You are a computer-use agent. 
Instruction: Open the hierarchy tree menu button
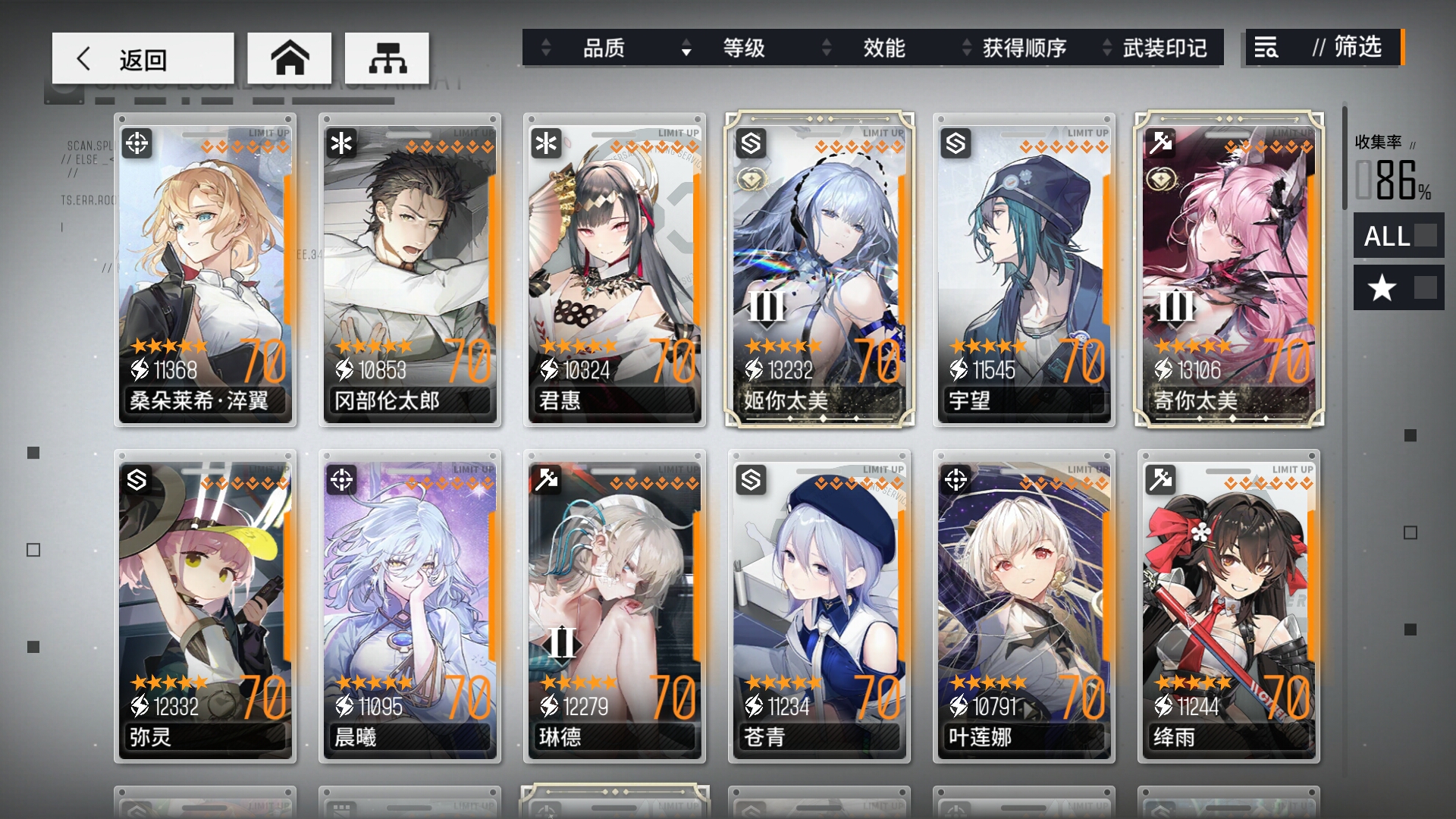point(387,58)
